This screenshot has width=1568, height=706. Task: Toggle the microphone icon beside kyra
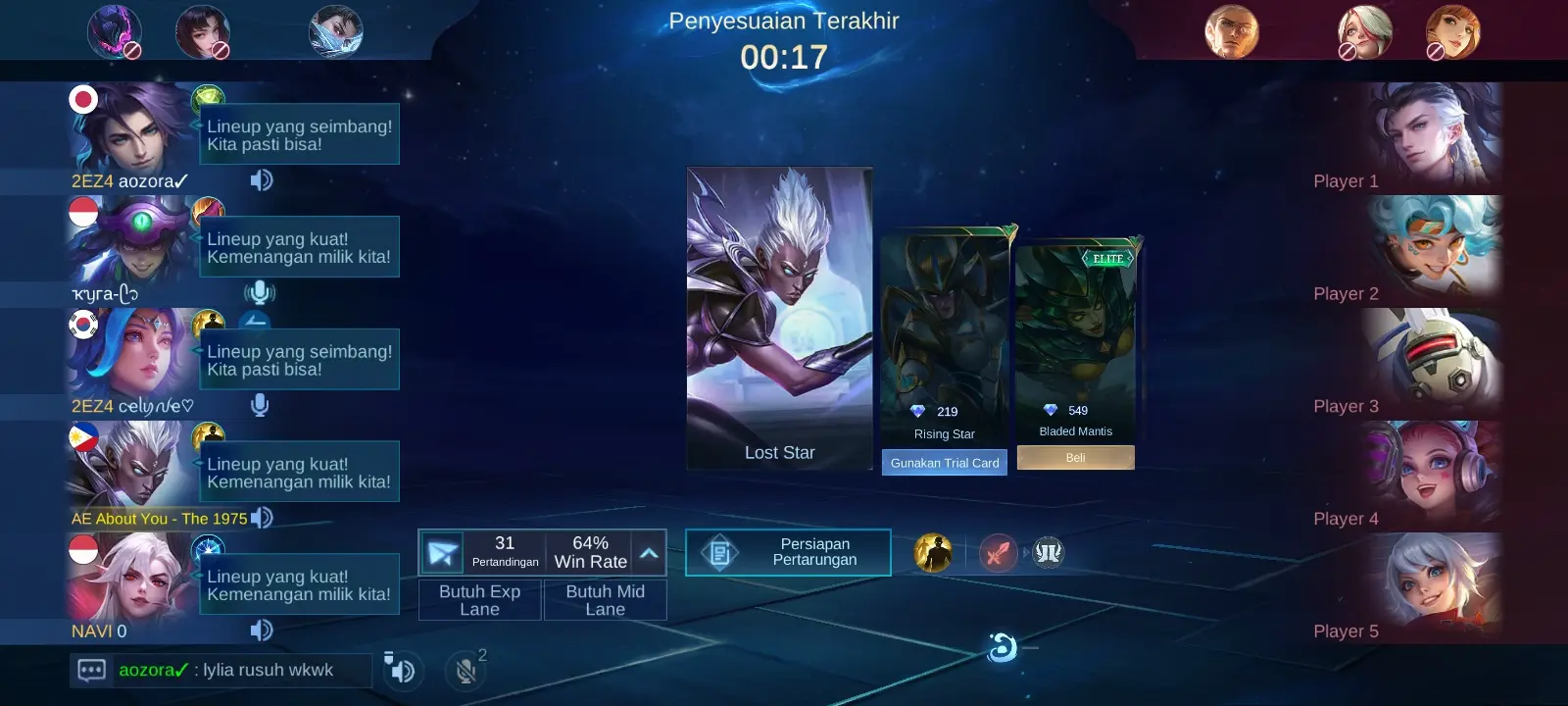260,293
